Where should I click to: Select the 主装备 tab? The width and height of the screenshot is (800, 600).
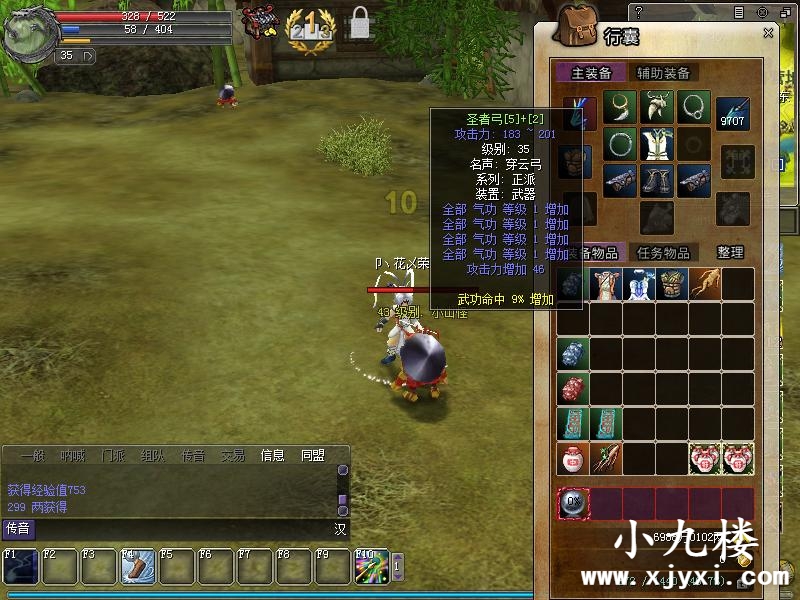pyautogui.click(x=591, y=73)
